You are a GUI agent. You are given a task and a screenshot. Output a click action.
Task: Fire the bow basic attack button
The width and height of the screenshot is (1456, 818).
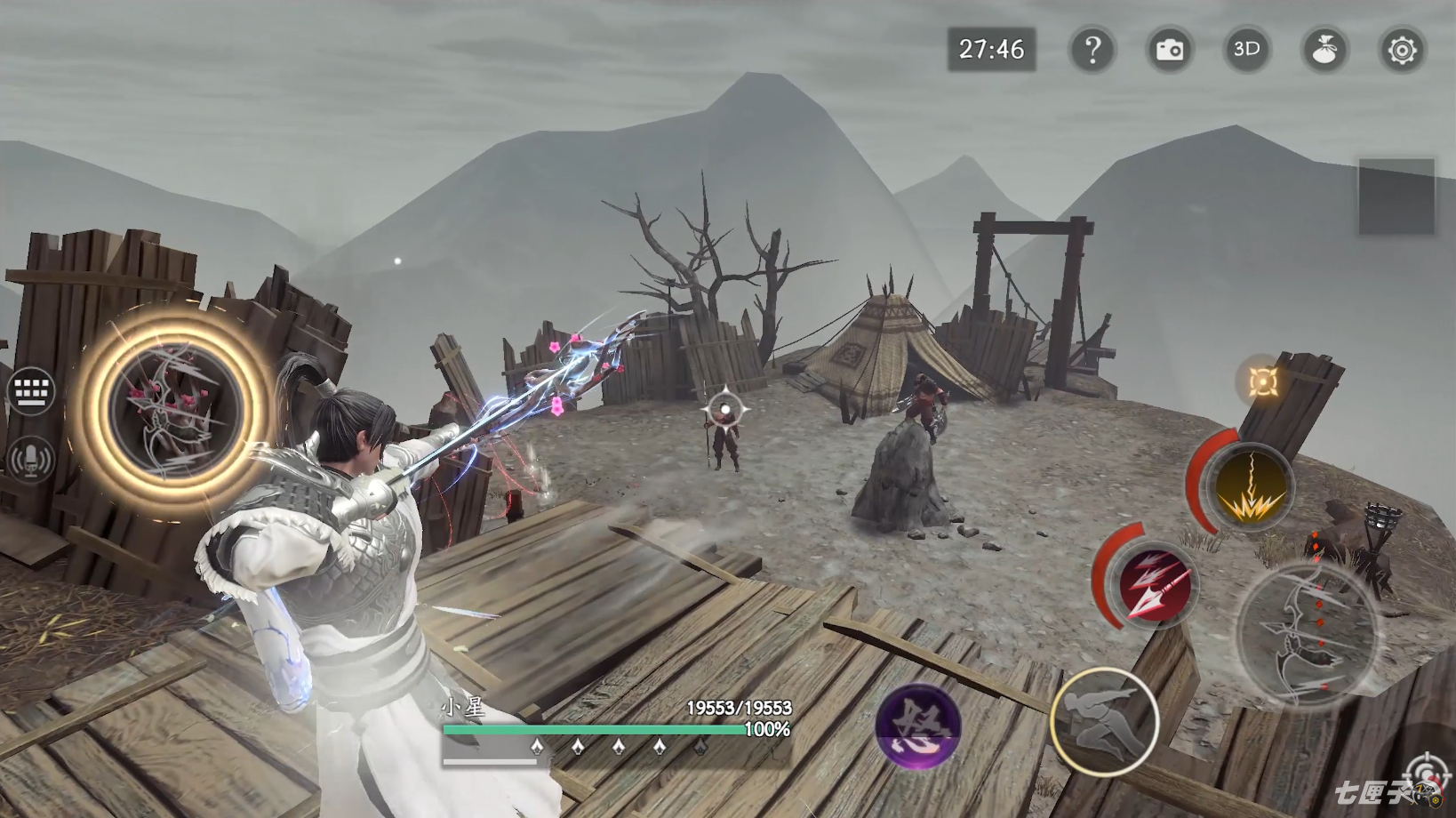click(1308, 635)
